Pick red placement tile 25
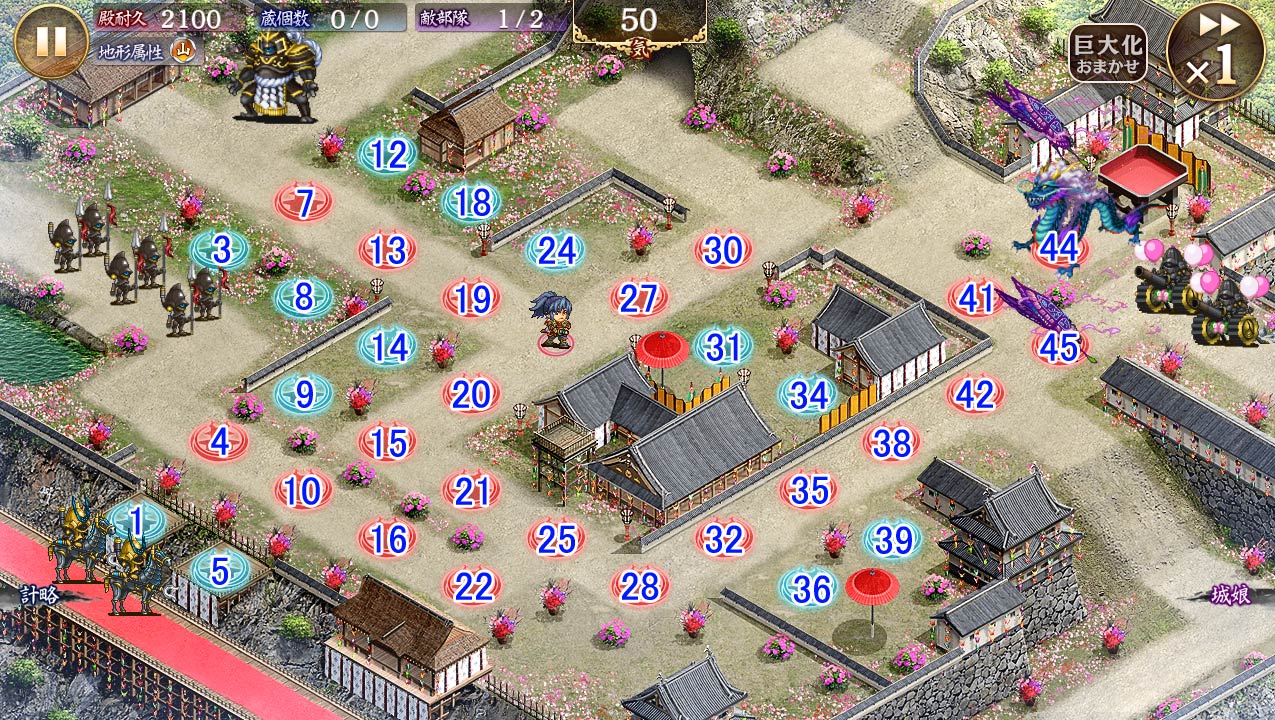Screen dimensions: 1275x720 (556, 539)
